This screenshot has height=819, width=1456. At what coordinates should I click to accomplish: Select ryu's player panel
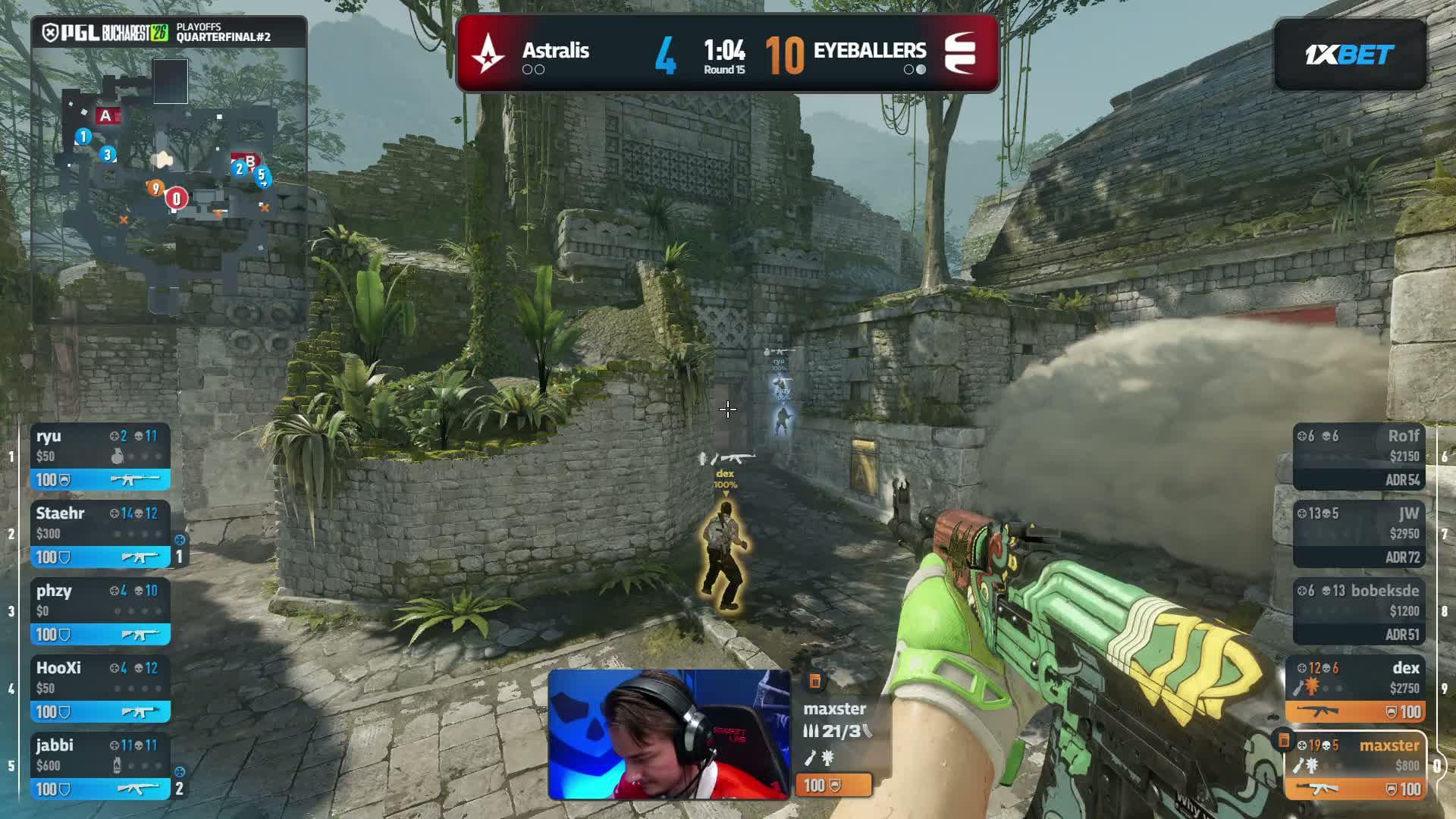[100, 457]
